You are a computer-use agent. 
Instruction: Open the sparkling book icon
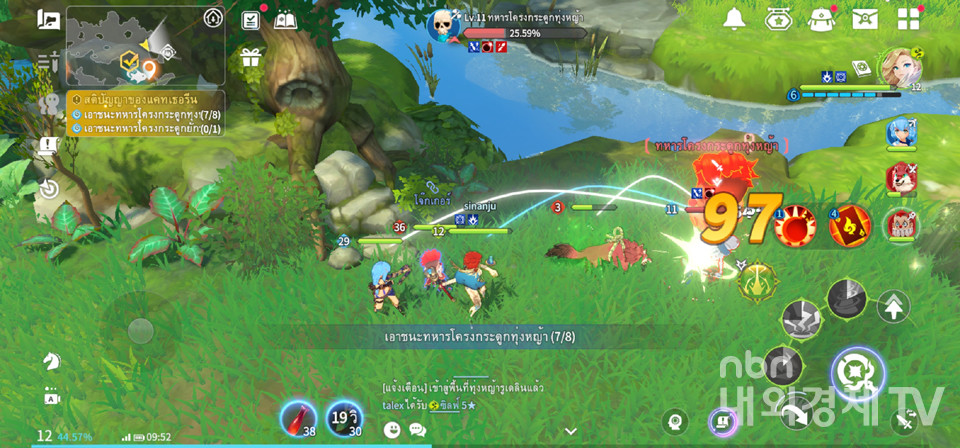point(285,20)
